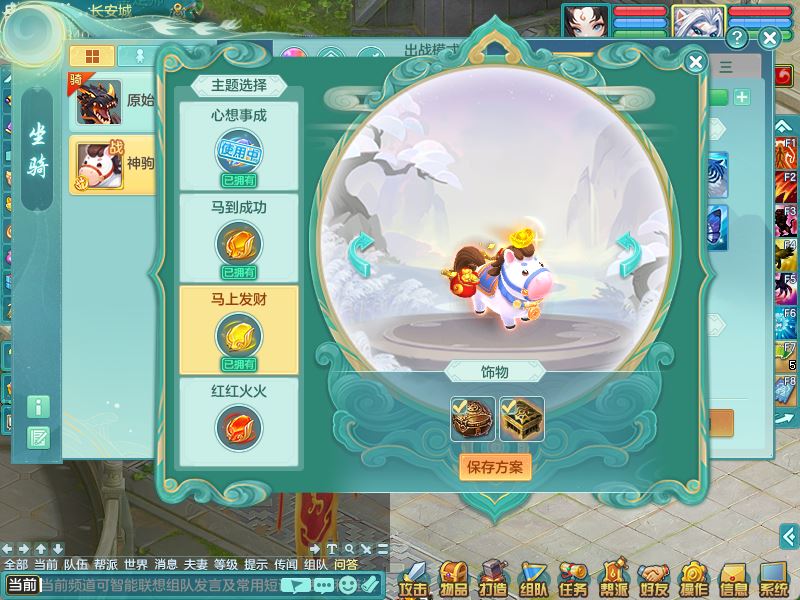Select the 马上发财 theme
Viewport: 800px width, 600px height.
[x=239, y=329]
